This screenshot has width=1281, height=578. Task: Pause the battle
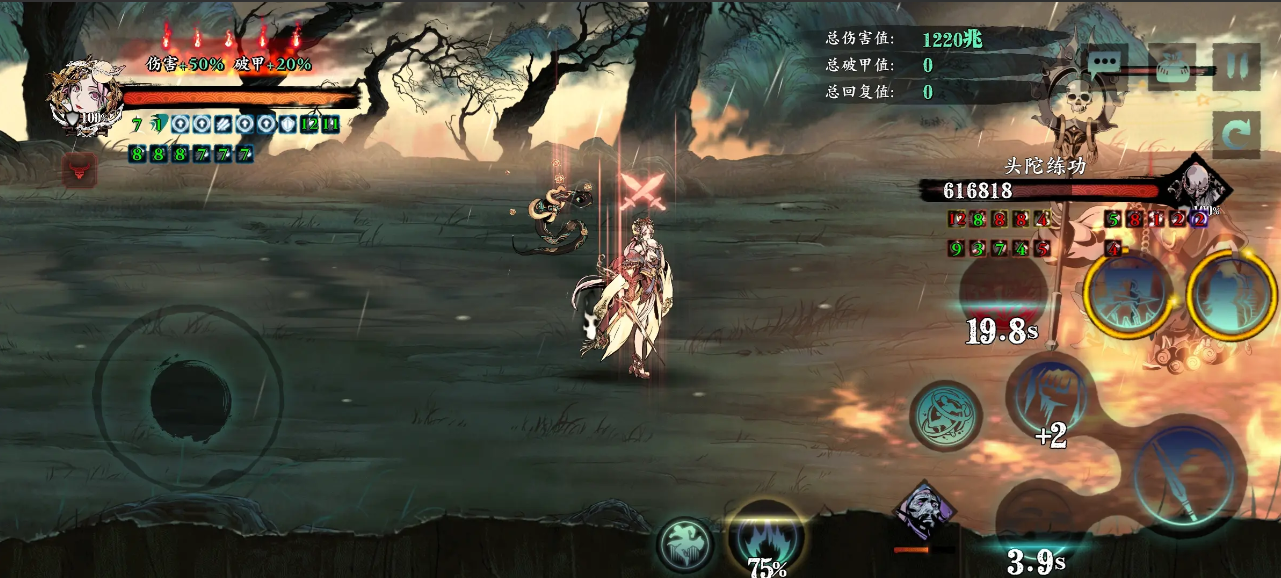1236,67
